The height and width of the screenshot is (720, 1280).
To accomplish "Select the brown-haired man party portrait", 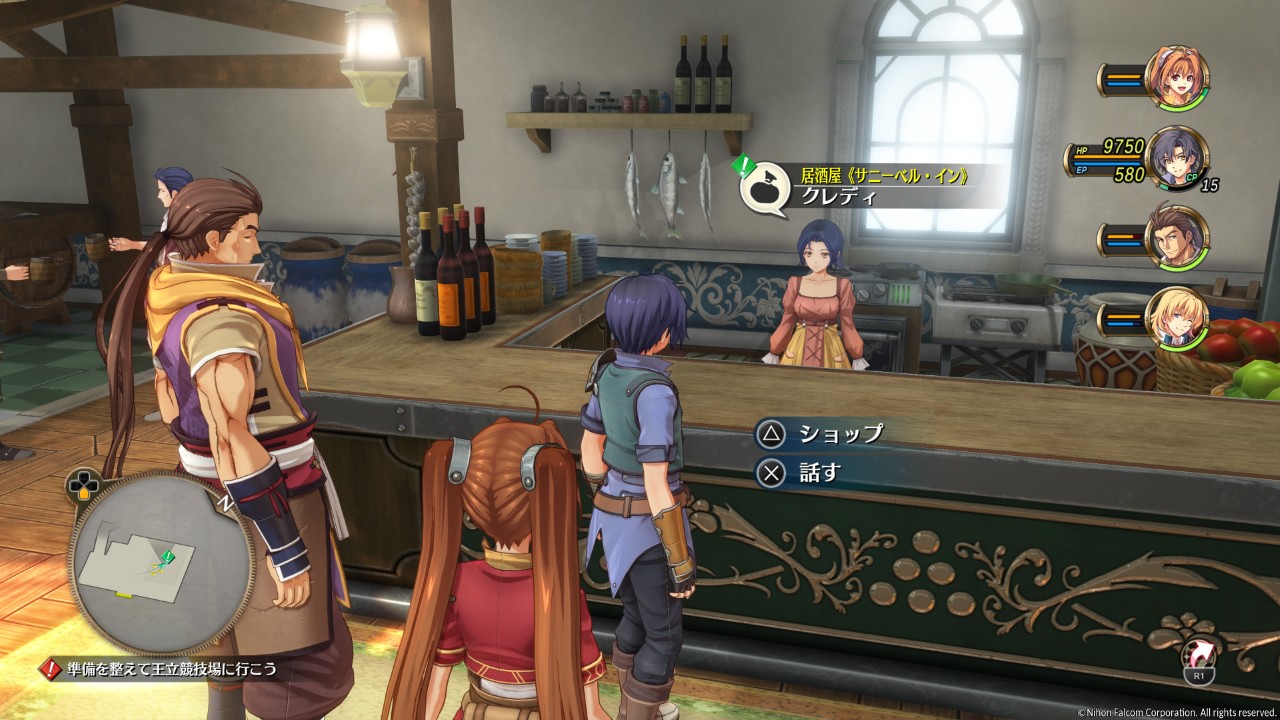I will (1177, 237).
